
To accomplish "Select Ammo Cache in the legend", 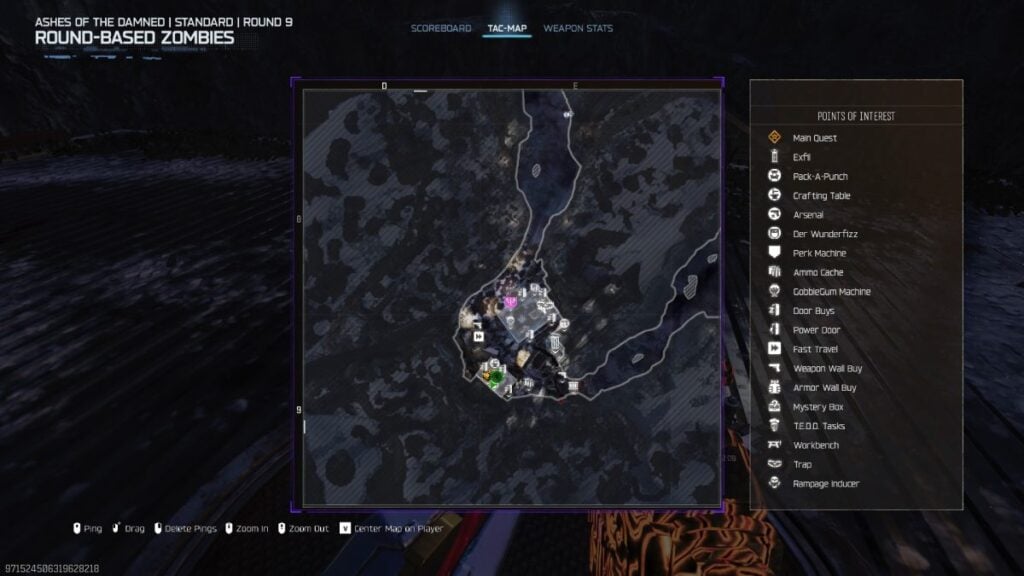I will click(817, 272).
